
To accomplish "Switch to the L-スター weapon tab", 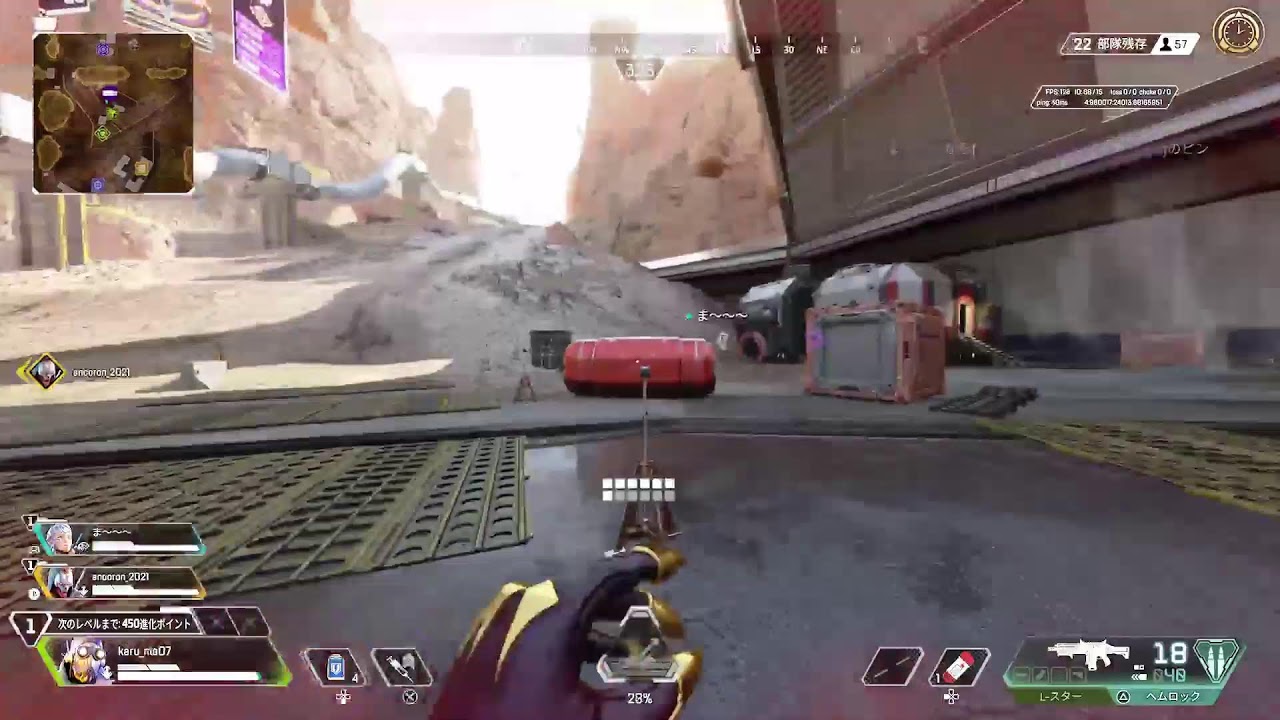I will [x=1060, y=697].
